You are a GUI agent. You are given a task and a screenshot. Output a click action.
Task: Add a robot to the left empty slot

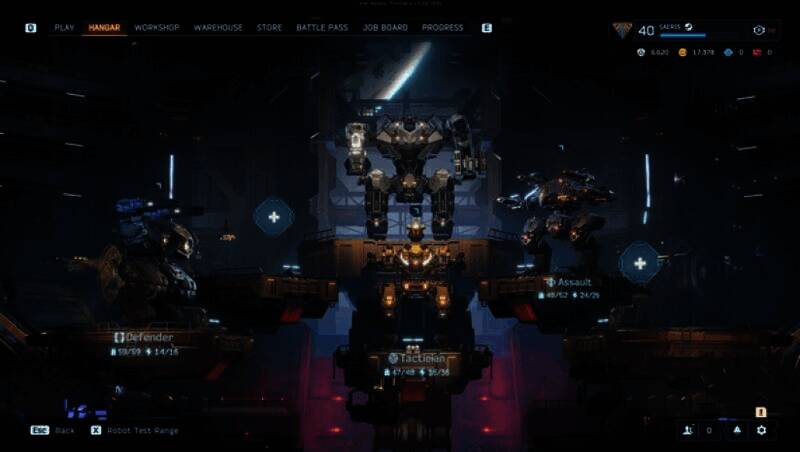coord(273,216)
